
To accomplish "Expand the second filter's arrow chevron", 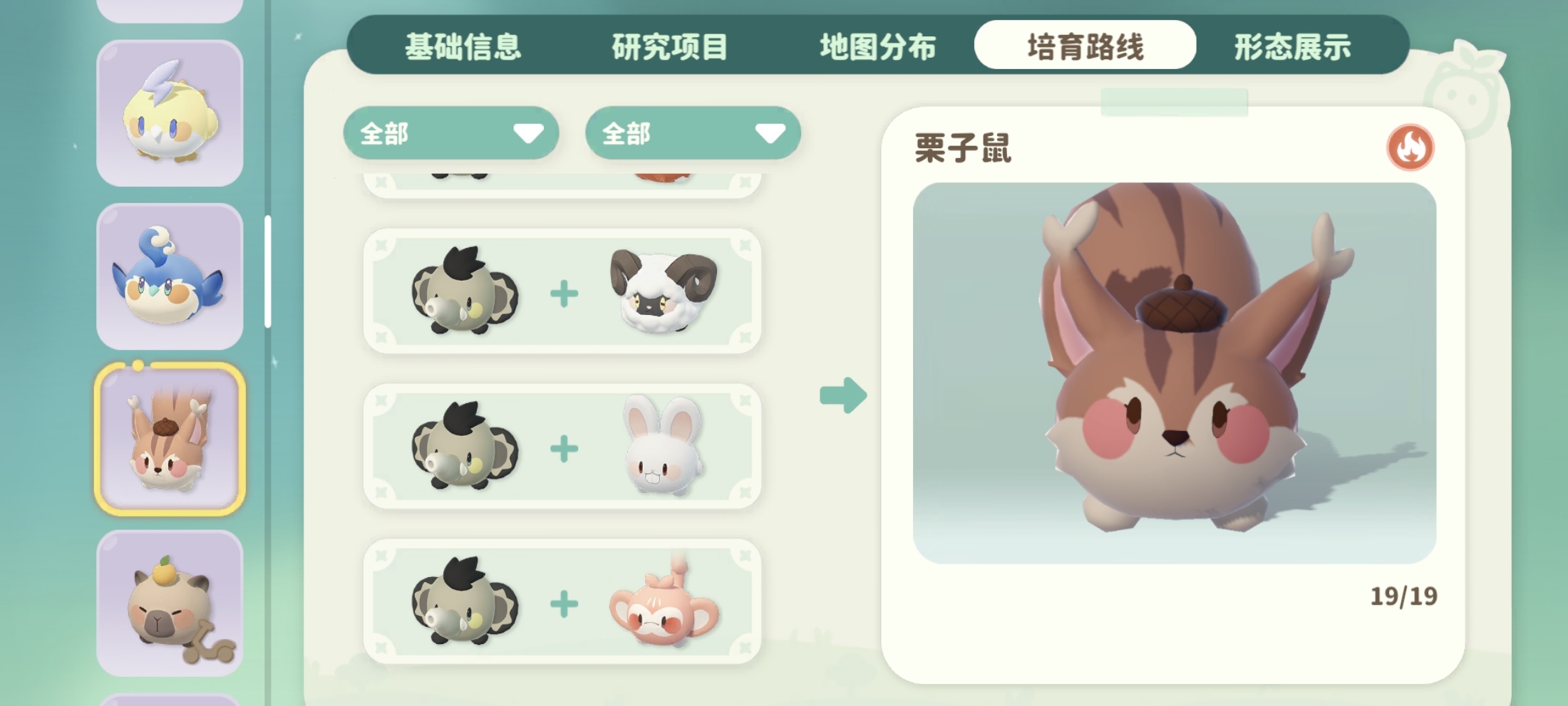I will click(770, 132).
